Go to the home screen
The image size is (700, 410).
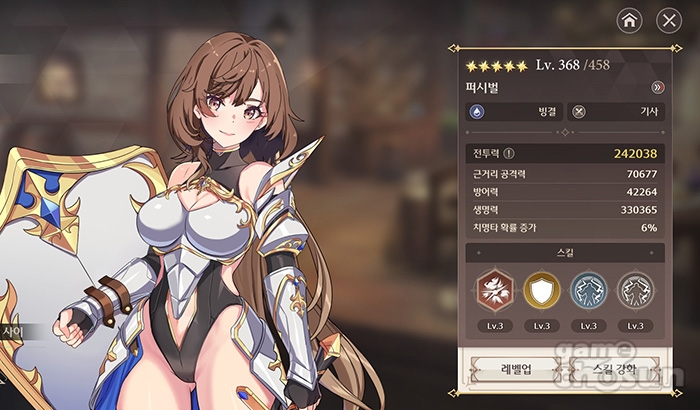tap(628, 20)
